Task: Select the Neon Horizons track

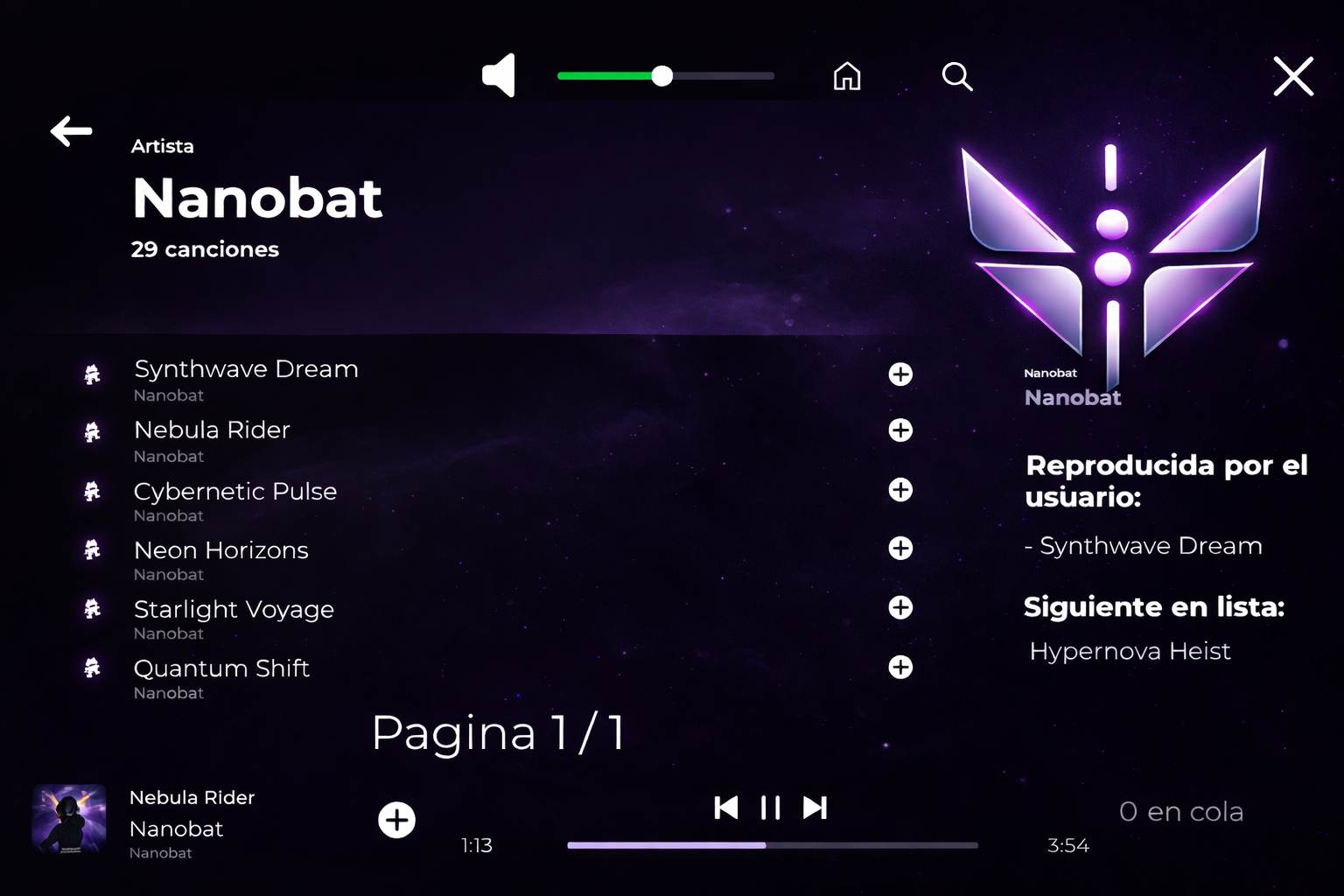Action: click(x=220, y=550)
